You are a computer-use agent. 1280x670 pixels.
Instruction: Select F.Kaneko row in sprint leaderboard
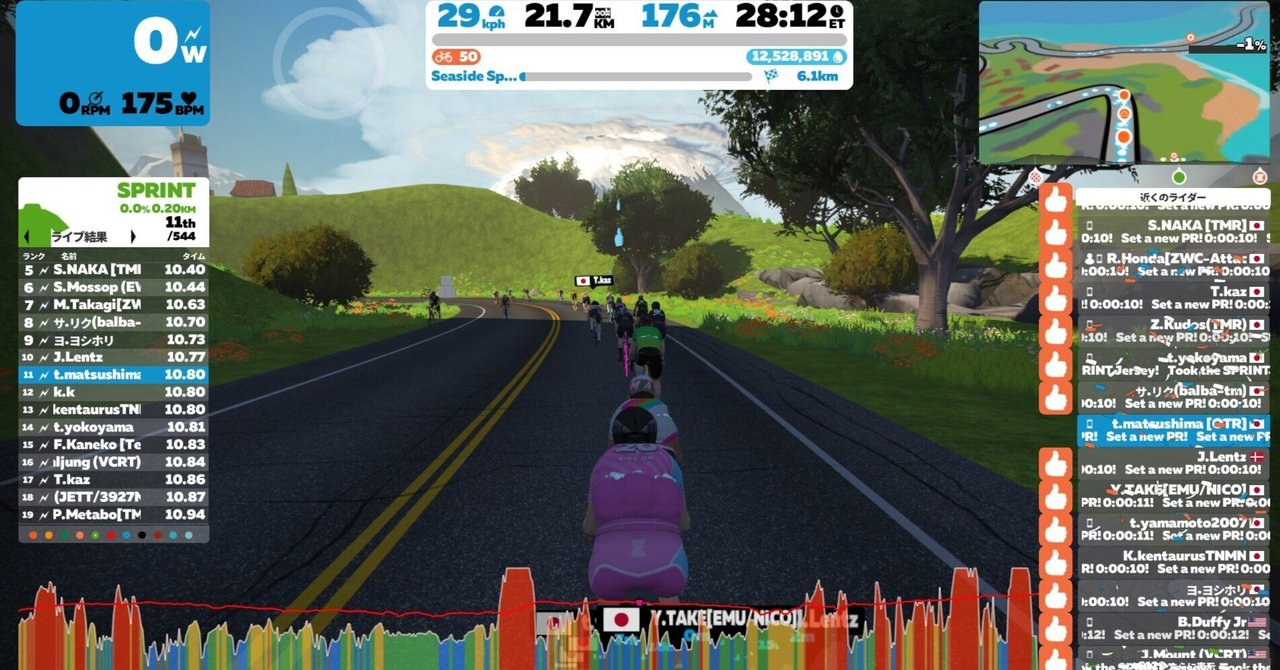coord(113,444)
